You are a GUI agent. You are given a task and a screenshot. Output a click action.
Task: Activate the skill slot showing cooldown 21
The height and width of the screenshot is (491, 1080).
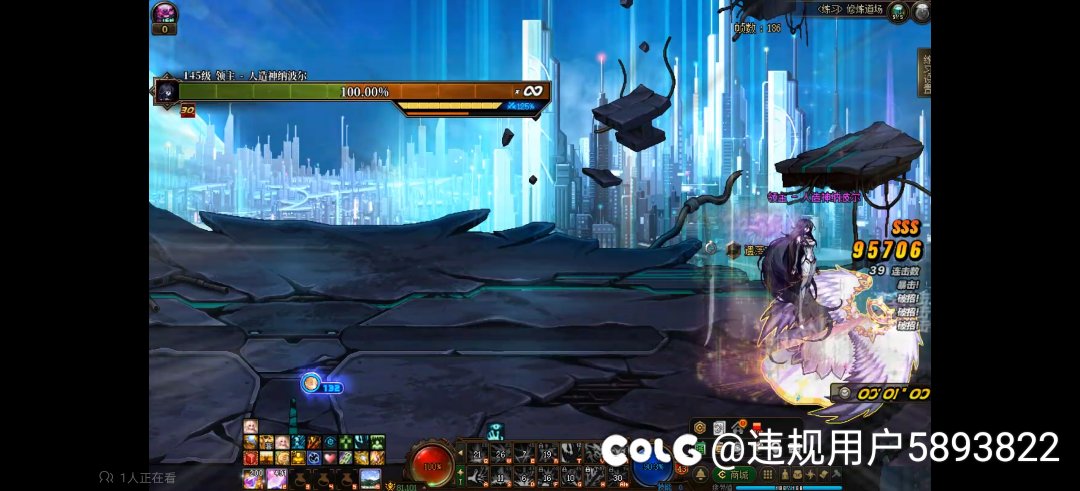pos(478,455)
